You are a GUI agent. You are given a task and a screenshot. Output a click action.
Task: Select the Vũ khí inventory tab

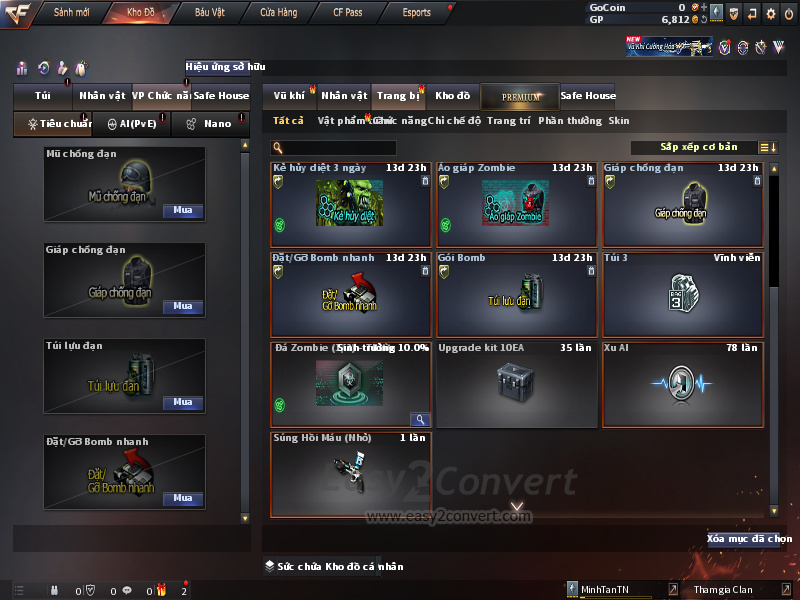(289, 96)
